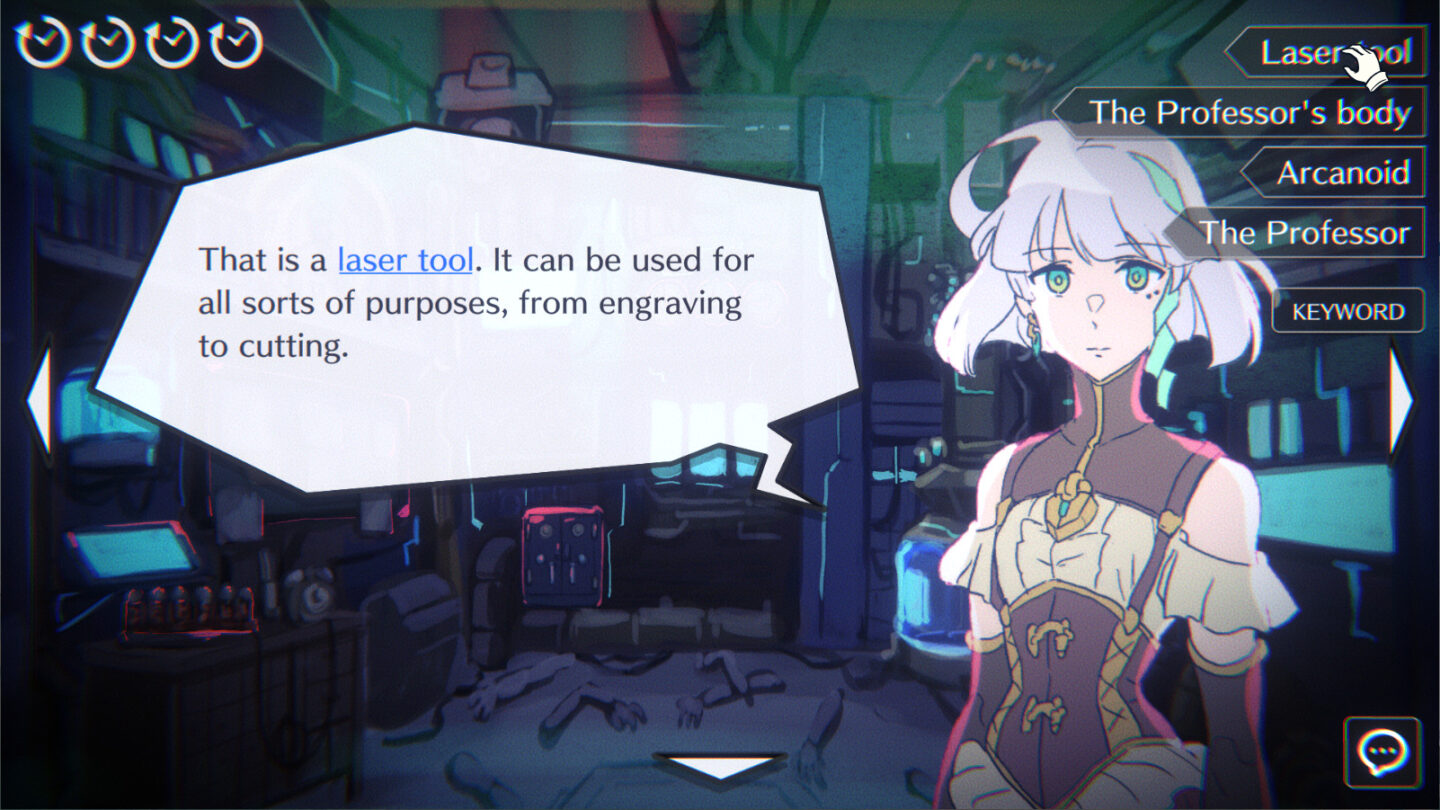
Task: Click the KEYWORD badge below keyword list
Action: (x=1346, y=311)
